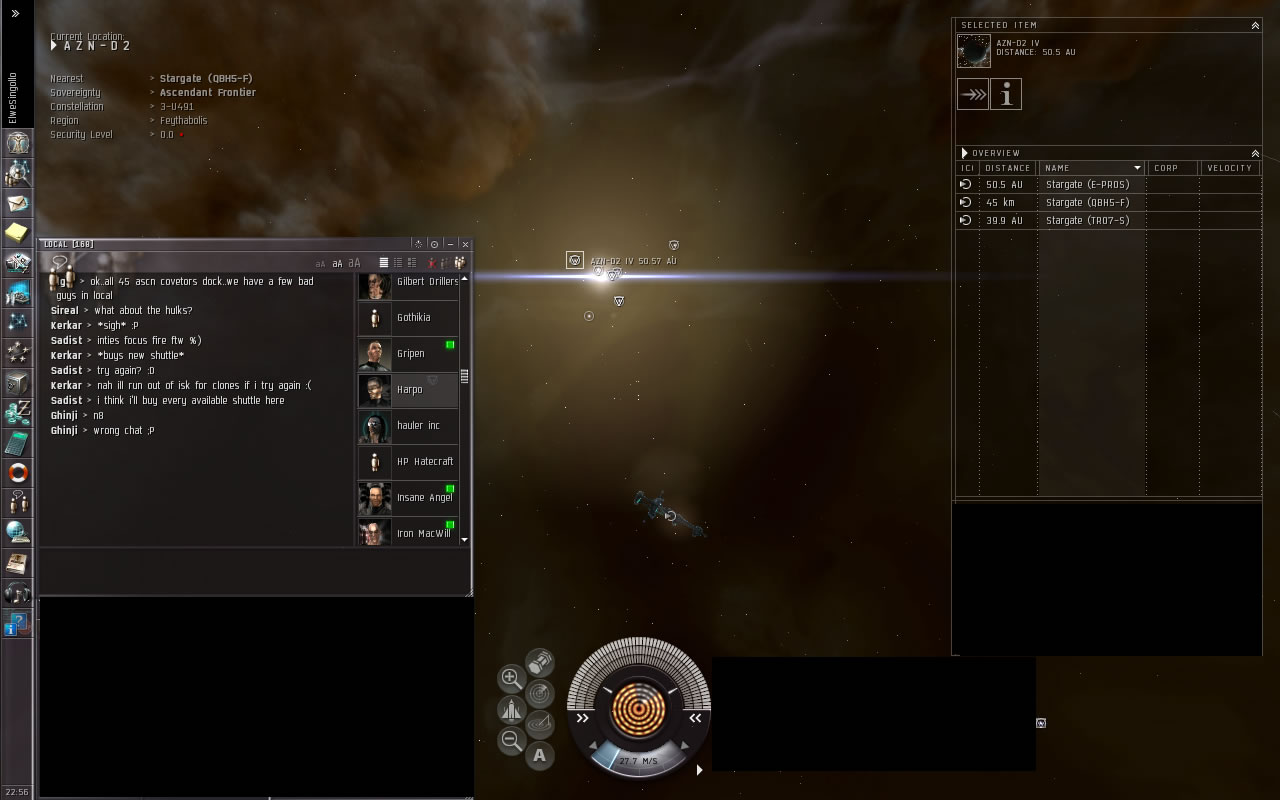Zoom in with the magnifier plus button
The width and height of the screenshot is (1280, 800).
(511, 678)
